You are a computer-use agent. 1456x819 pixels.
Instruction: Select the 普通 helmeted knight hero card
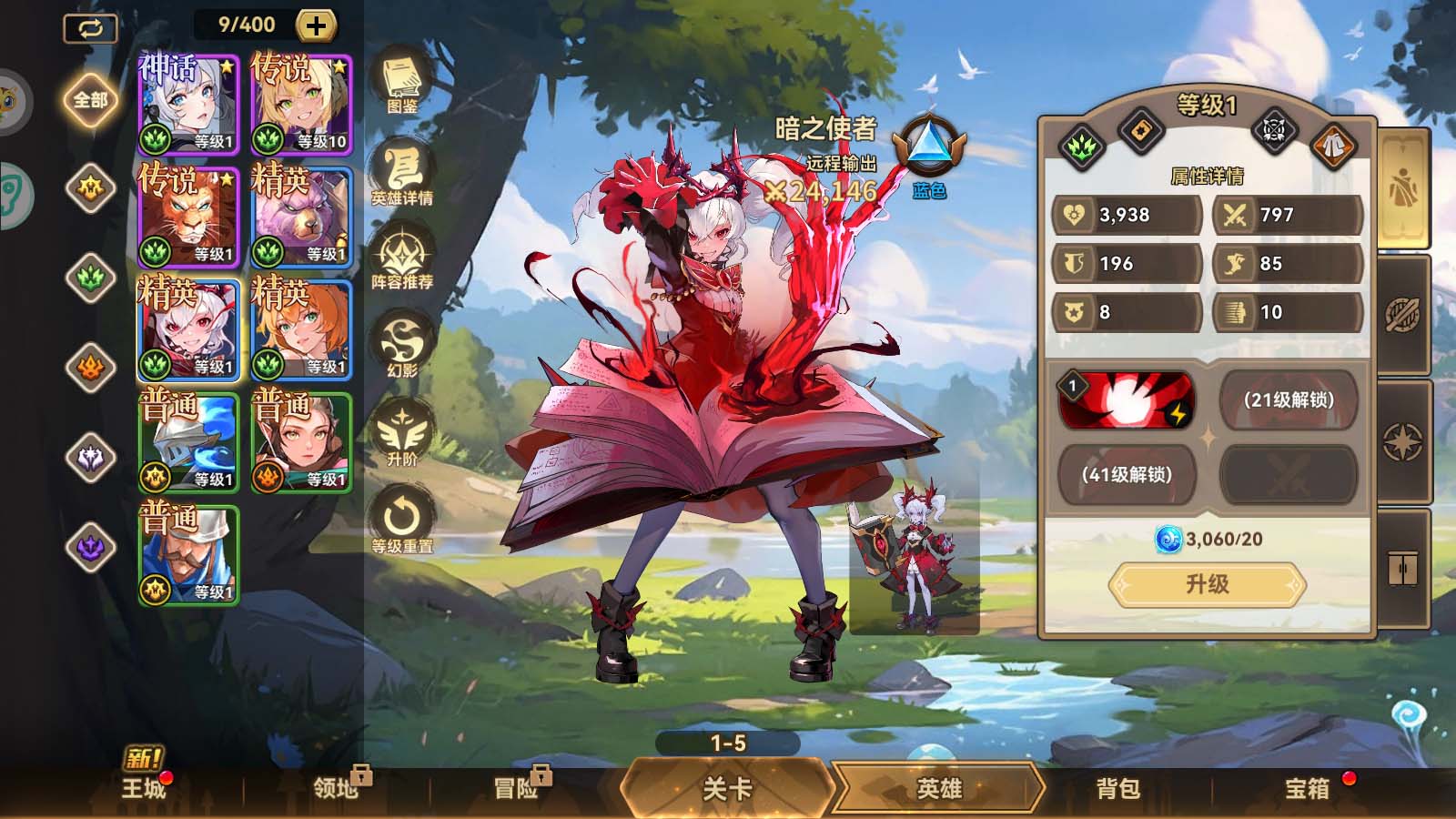coord(188,442)
